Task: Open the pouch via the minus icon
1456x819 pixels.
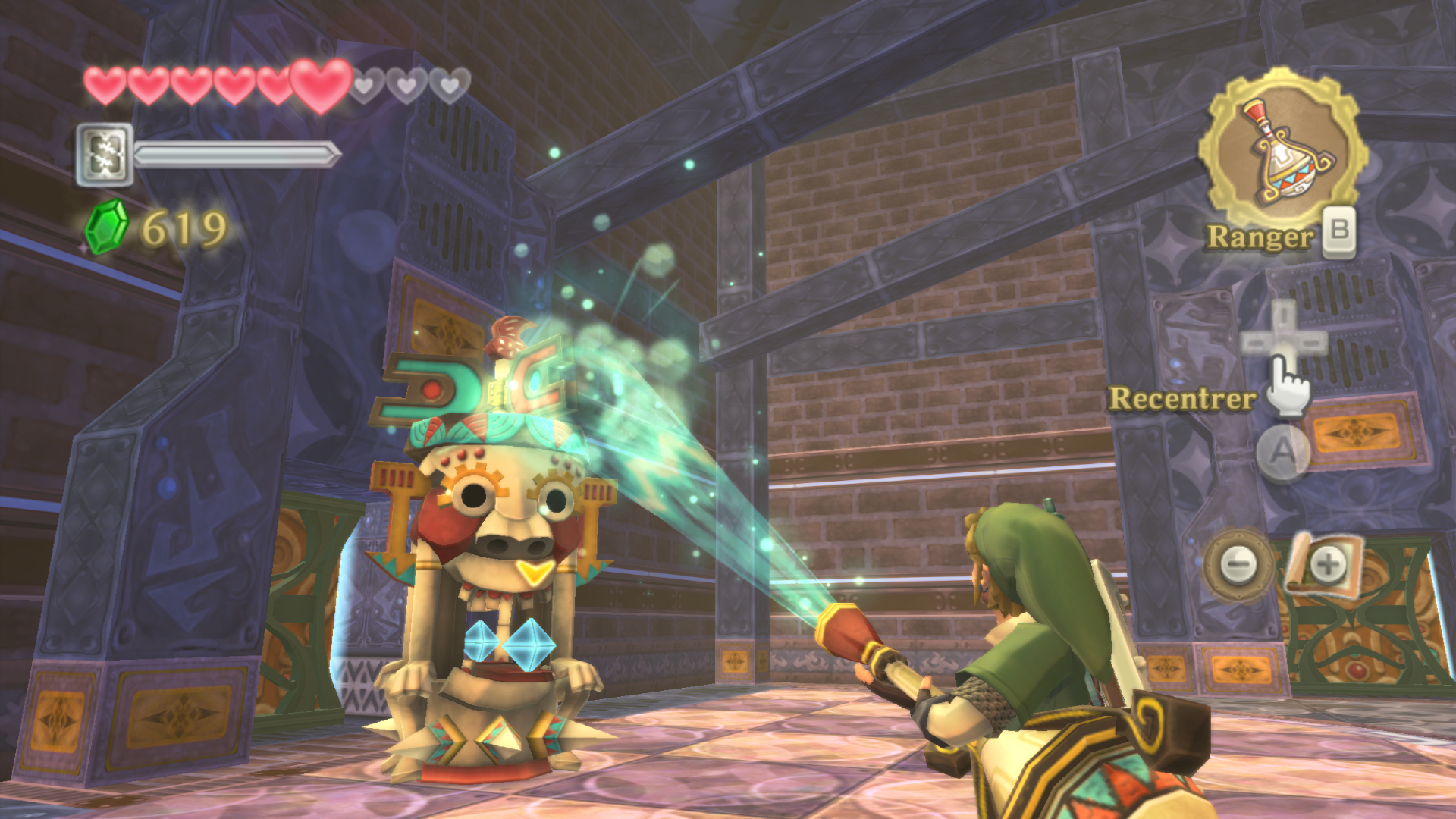Action: pyautogui.click(x=1238, y=565)
